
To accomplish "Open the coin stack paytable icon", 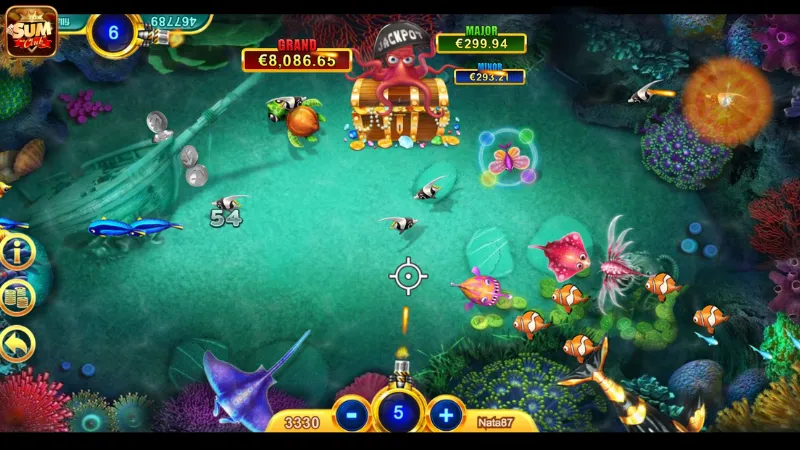I will 17,297.
